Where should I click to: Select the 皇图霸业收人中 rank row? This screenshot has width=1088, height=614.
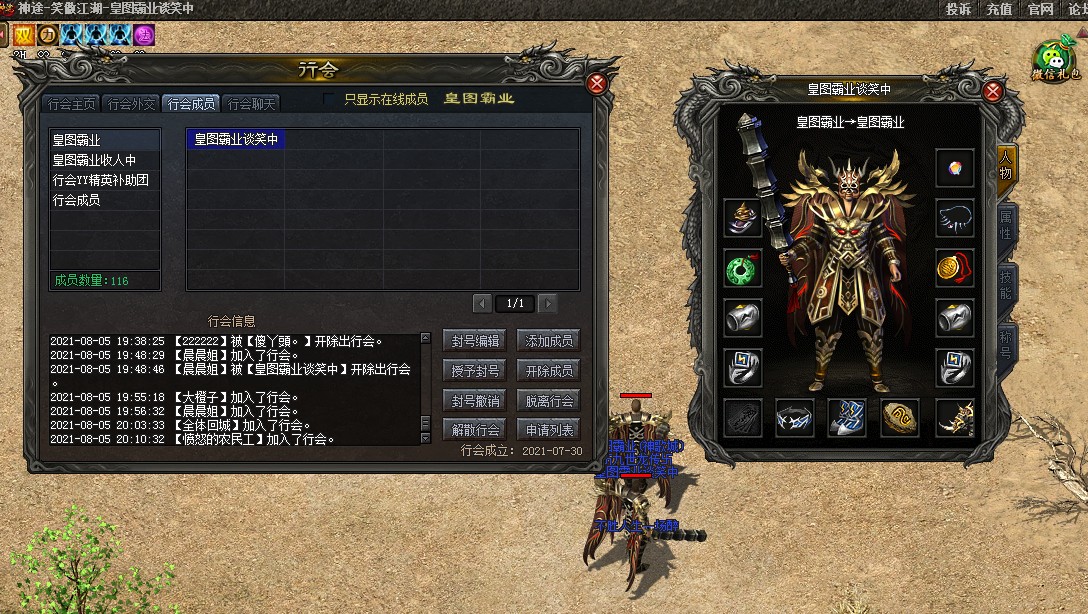pyautogui.click(x=94, y=160)
